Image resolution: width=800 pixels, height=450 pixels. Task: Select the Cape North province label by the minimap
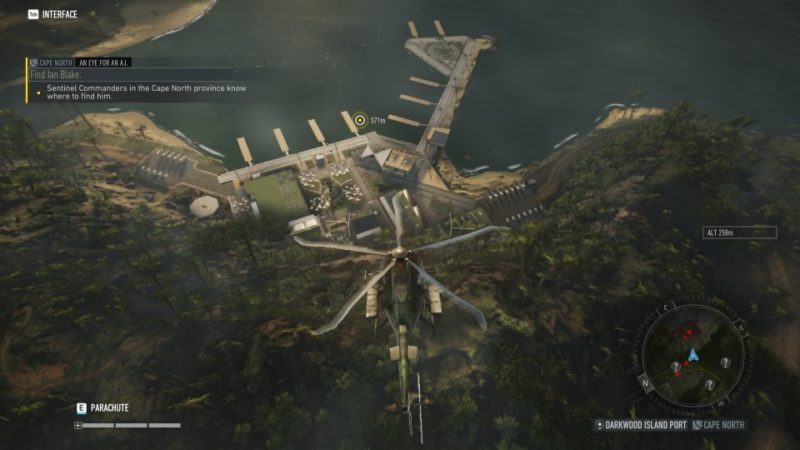pos(722,425)
